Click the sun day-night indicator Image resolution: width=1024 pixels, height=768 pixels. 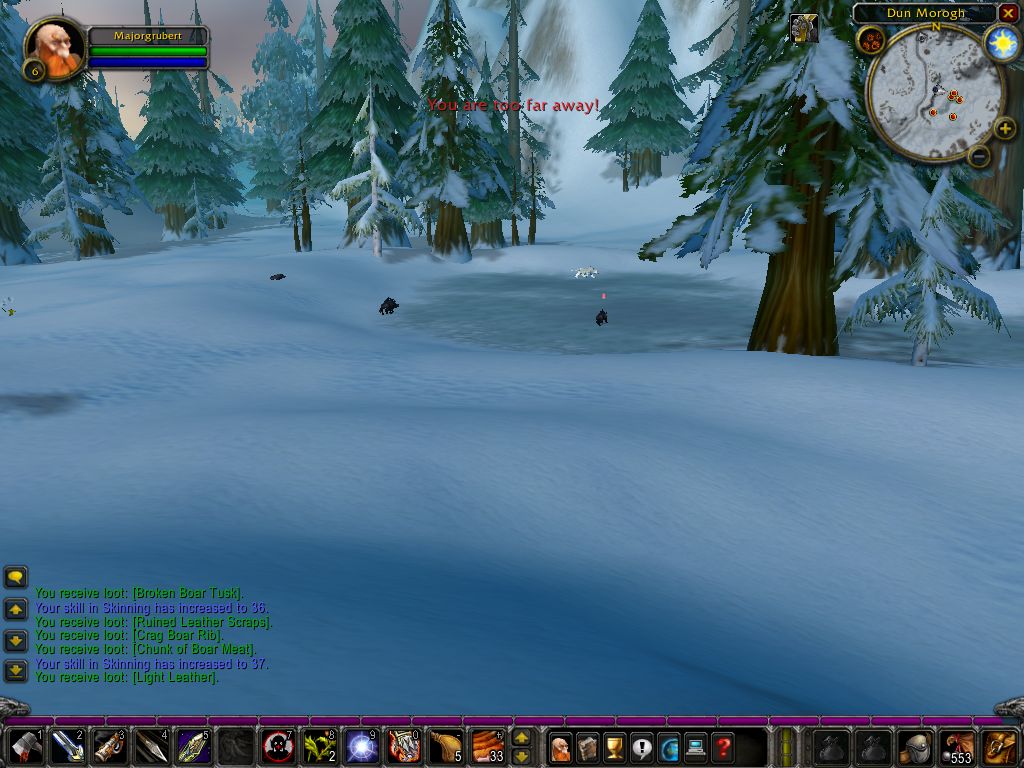coord(1001,43)
